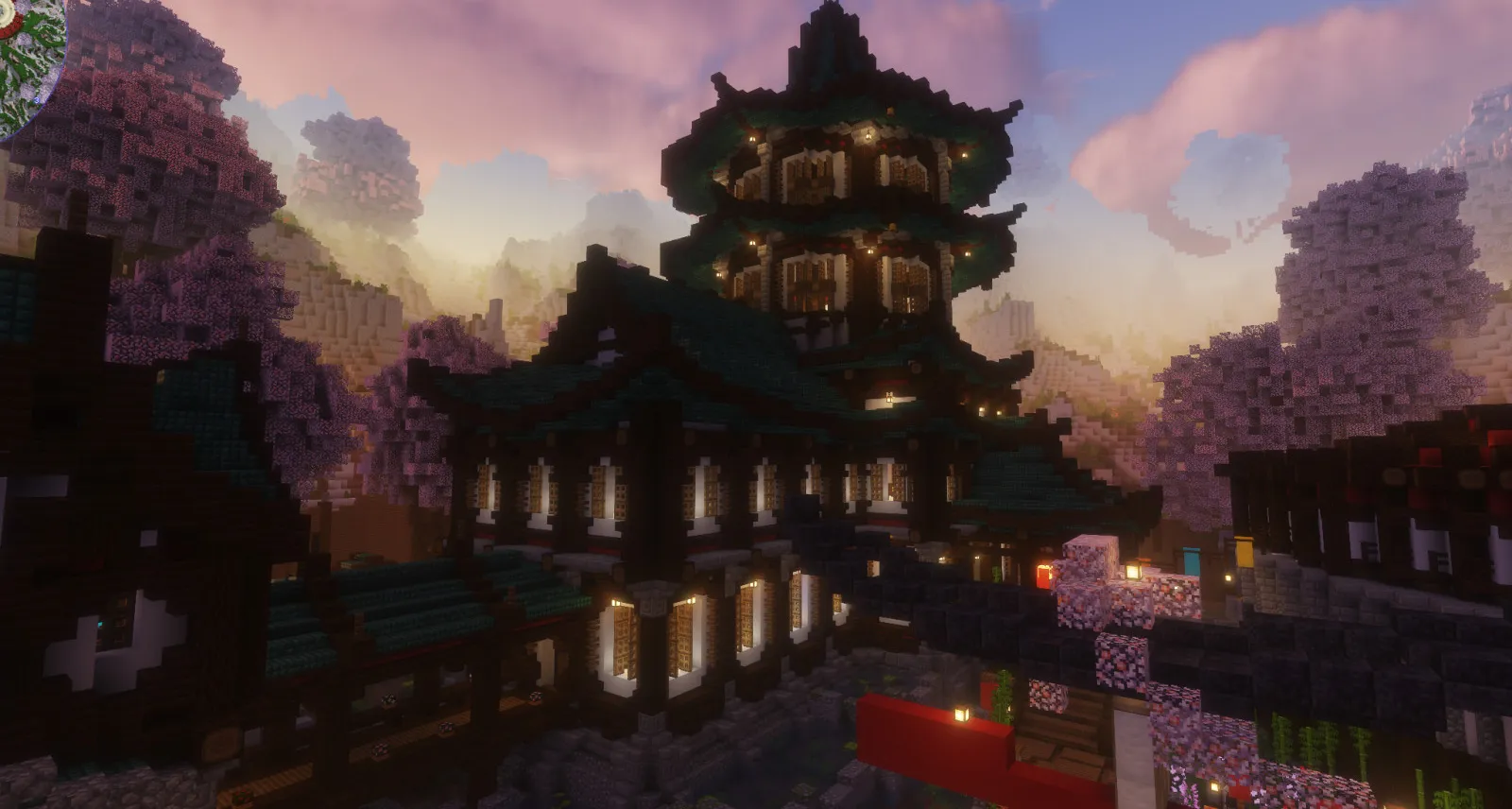Click the circular minimap in the corner
This screenshot has height=809, width=1512.
coord(28,57)
